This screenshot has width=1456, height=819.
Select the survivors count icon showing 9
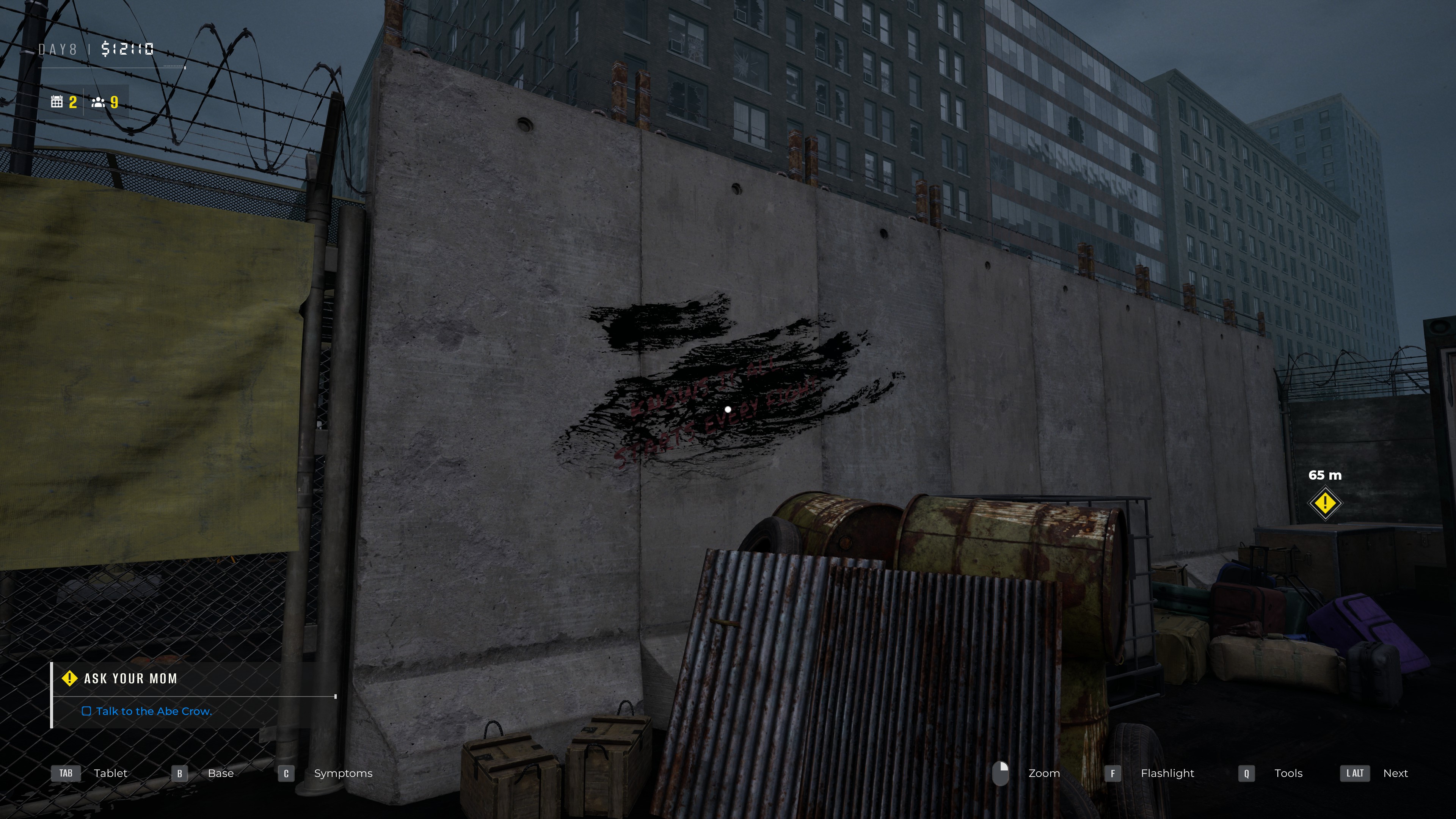pos(98,102)
